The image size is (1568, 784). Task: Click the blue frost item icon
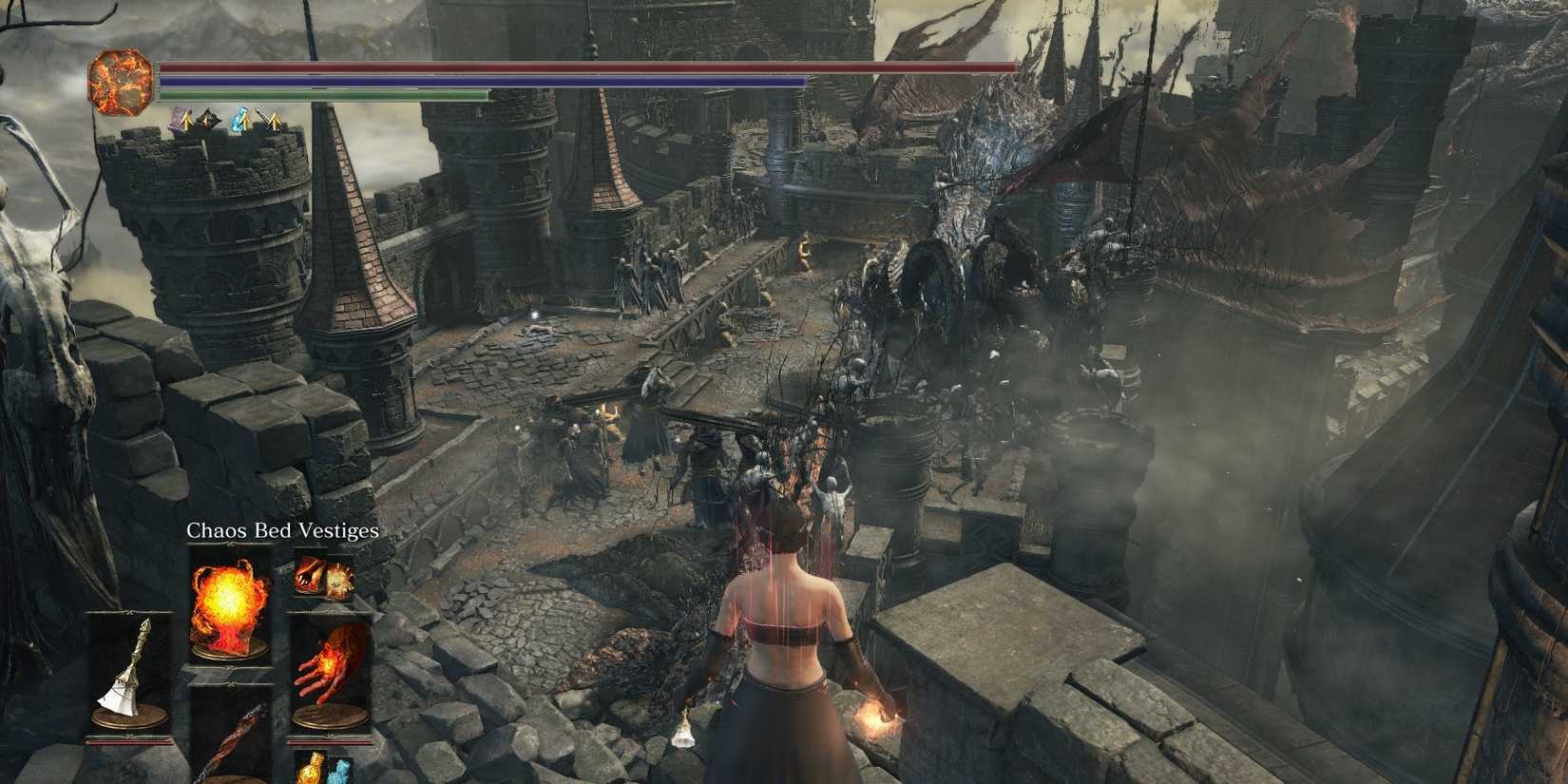pyautogui.click(x=338, y=770)
